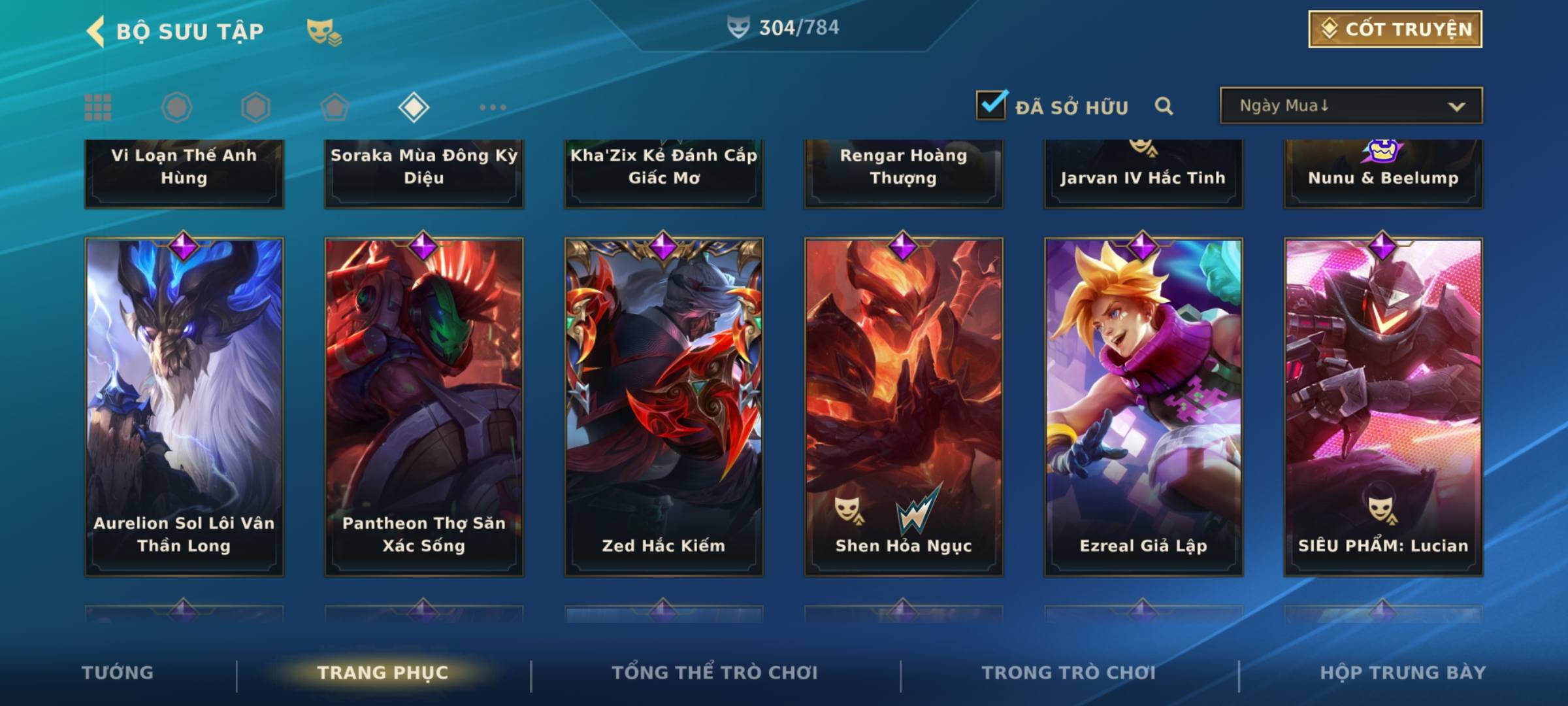Choose the diamond rarity filter icon
1568x706 pixels.
(x=414, y=107)
